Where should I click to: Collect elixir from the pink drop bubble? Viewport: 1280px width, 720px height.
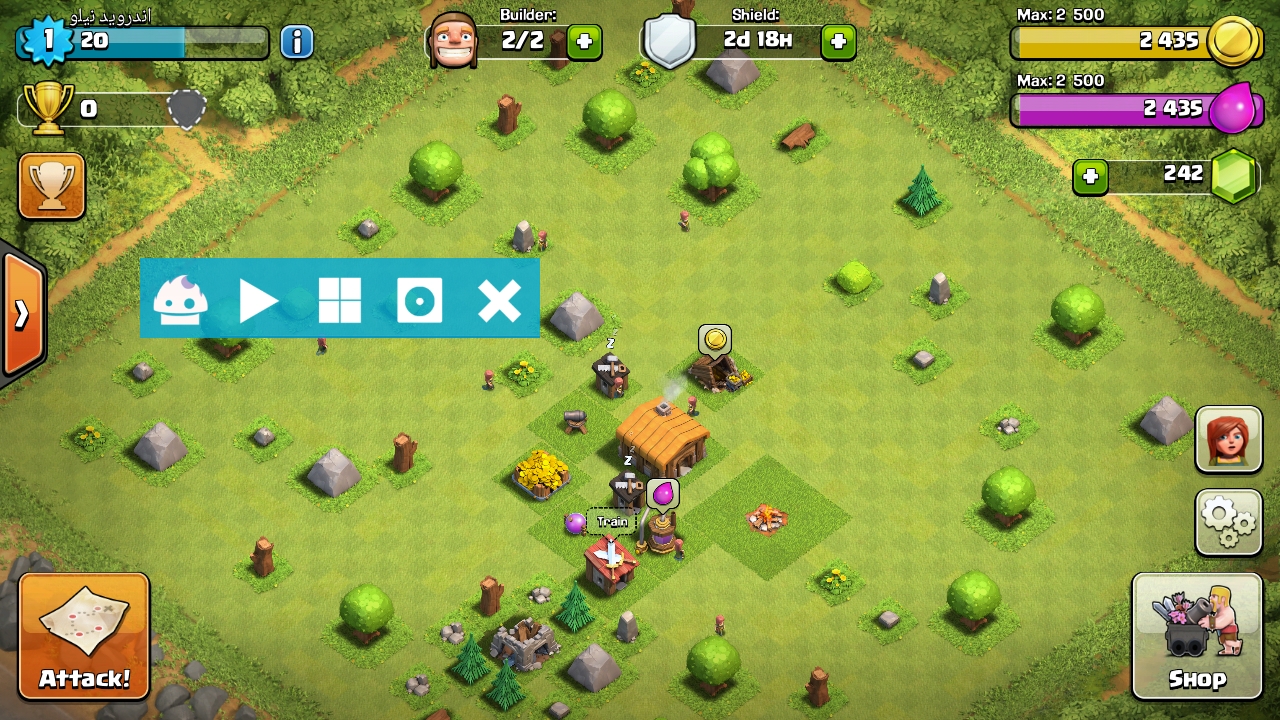(662, 494)
